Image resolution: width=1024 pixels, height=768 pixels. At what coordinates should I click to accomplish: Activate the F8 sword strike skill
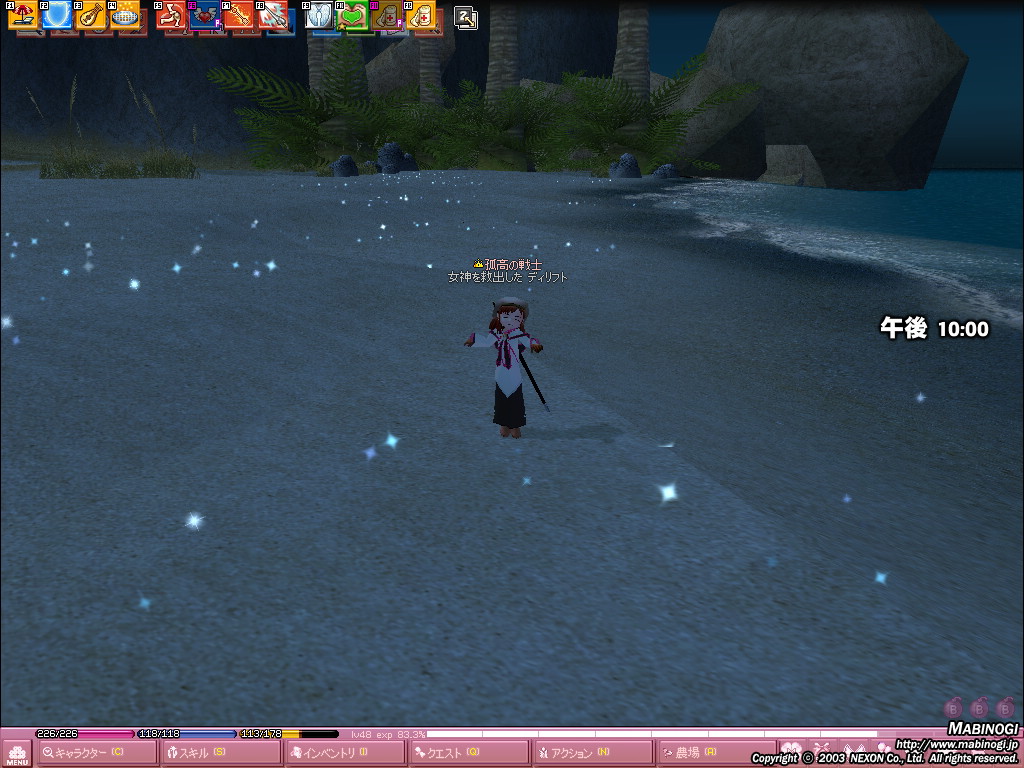click(x=272, y=15)
